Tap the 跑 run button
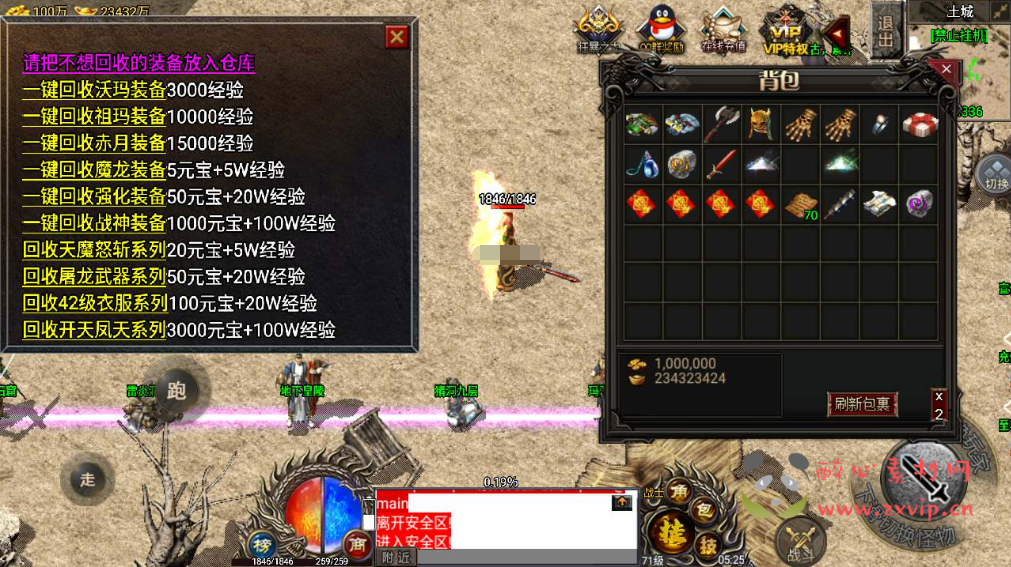Screen dimensions: 1011x567 (177, 391)
